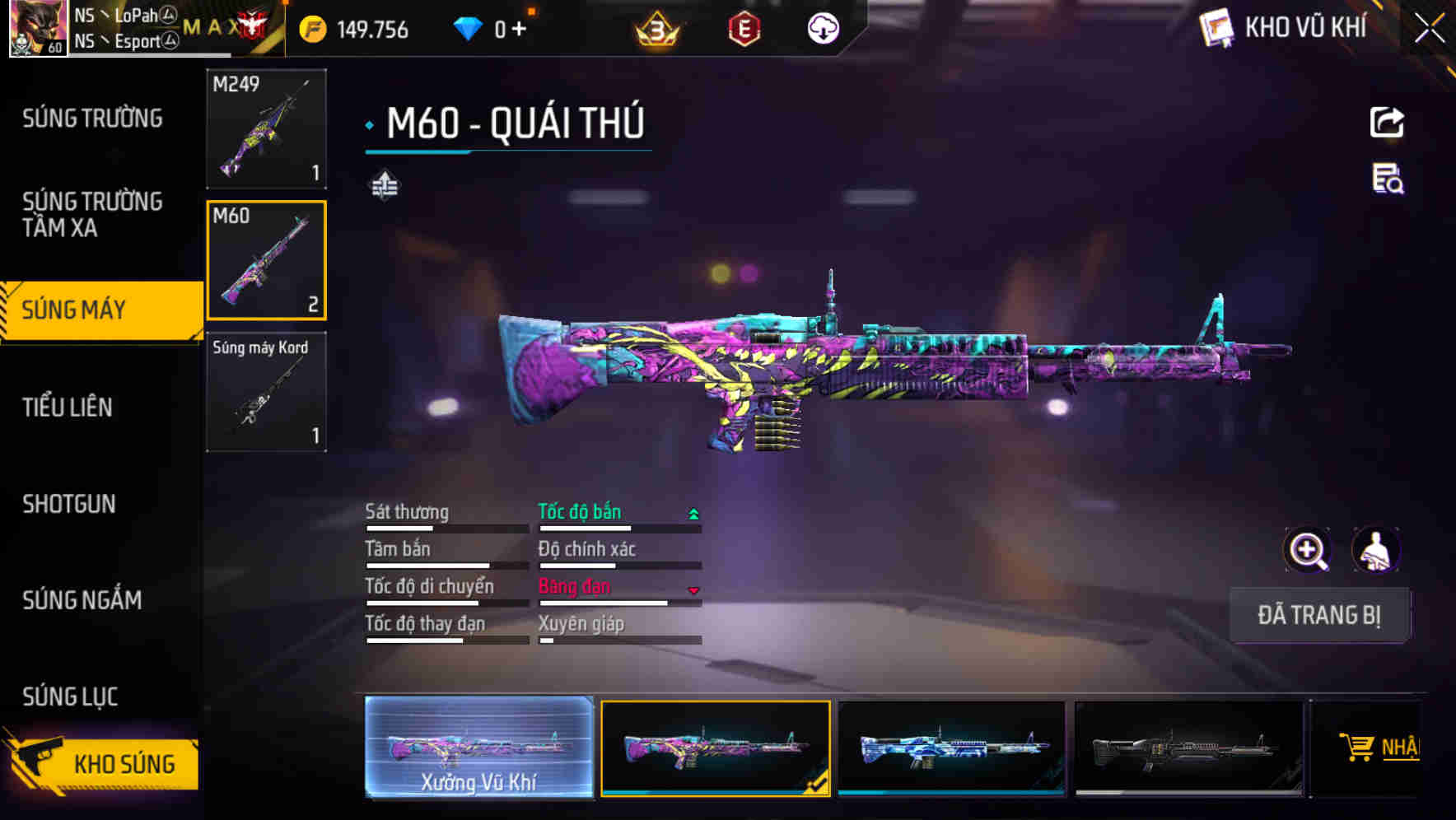The image size is (1456, 820).
Task: Open the shopping cart Nhận button
Action: 1379,748
